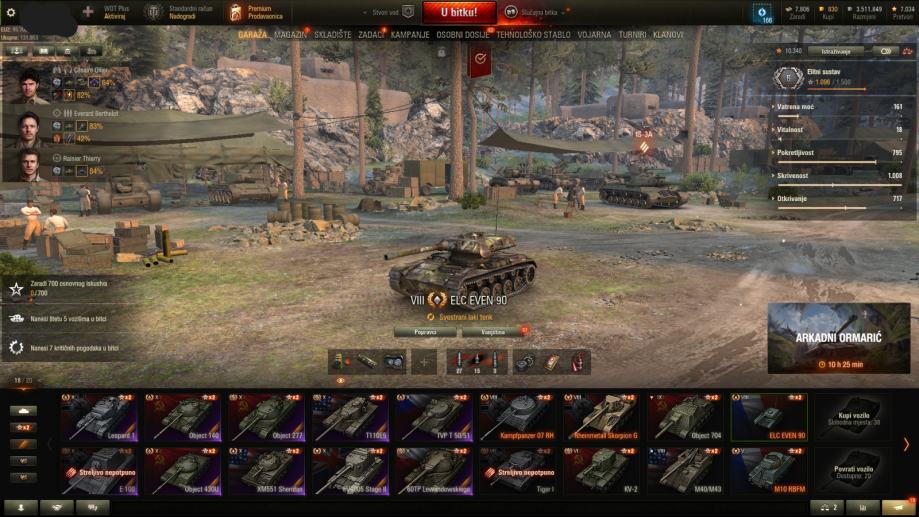Go to the Klanovi tab
This screenshot has width=919, height=517.
(x=667, y=34)
